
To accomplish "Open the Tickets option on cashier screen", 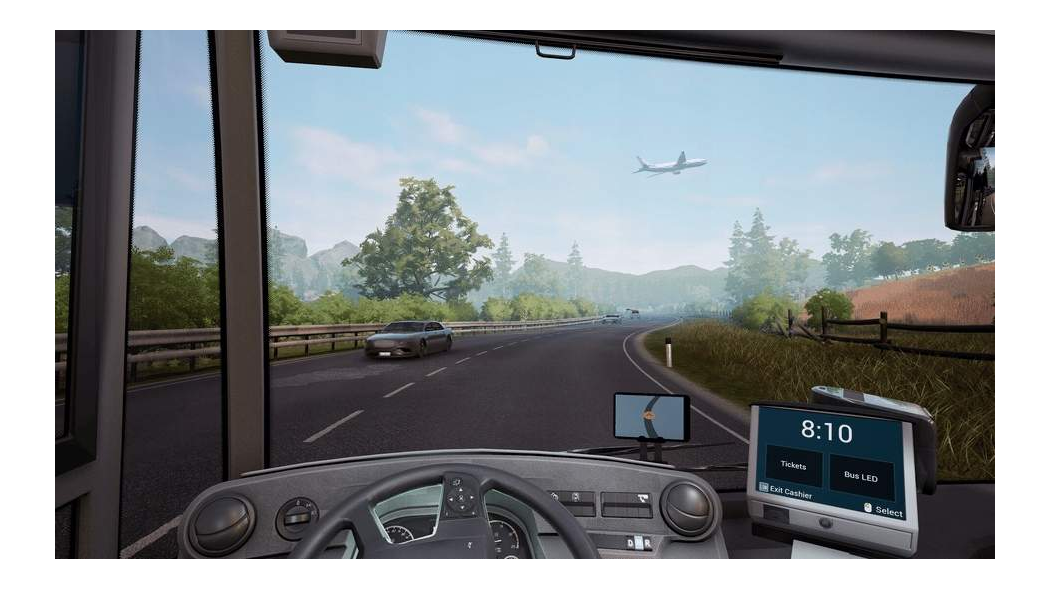I will pyautogui.click(x=794, y=466).
